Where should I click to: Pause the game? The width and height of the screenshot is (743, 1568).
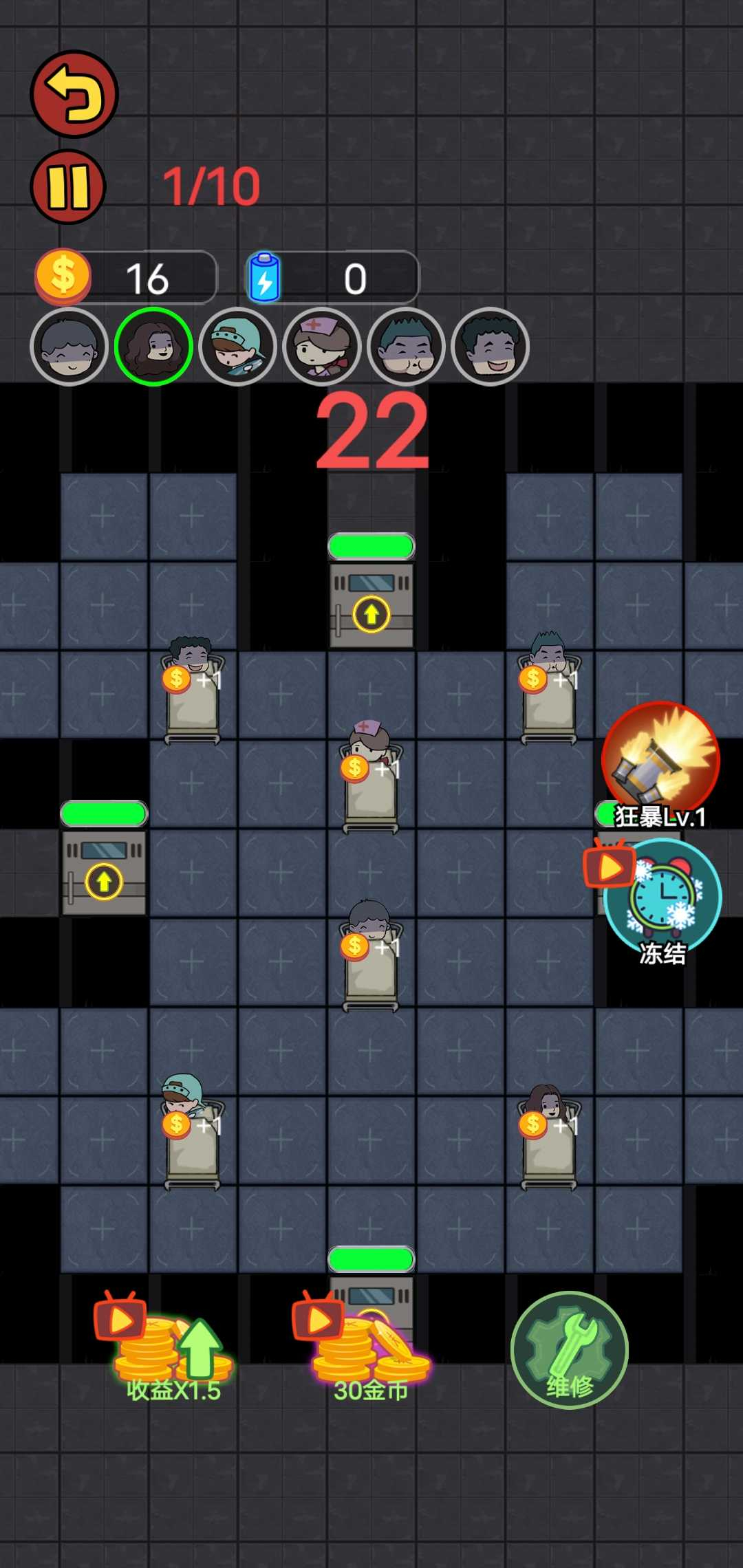click(68, 186)
